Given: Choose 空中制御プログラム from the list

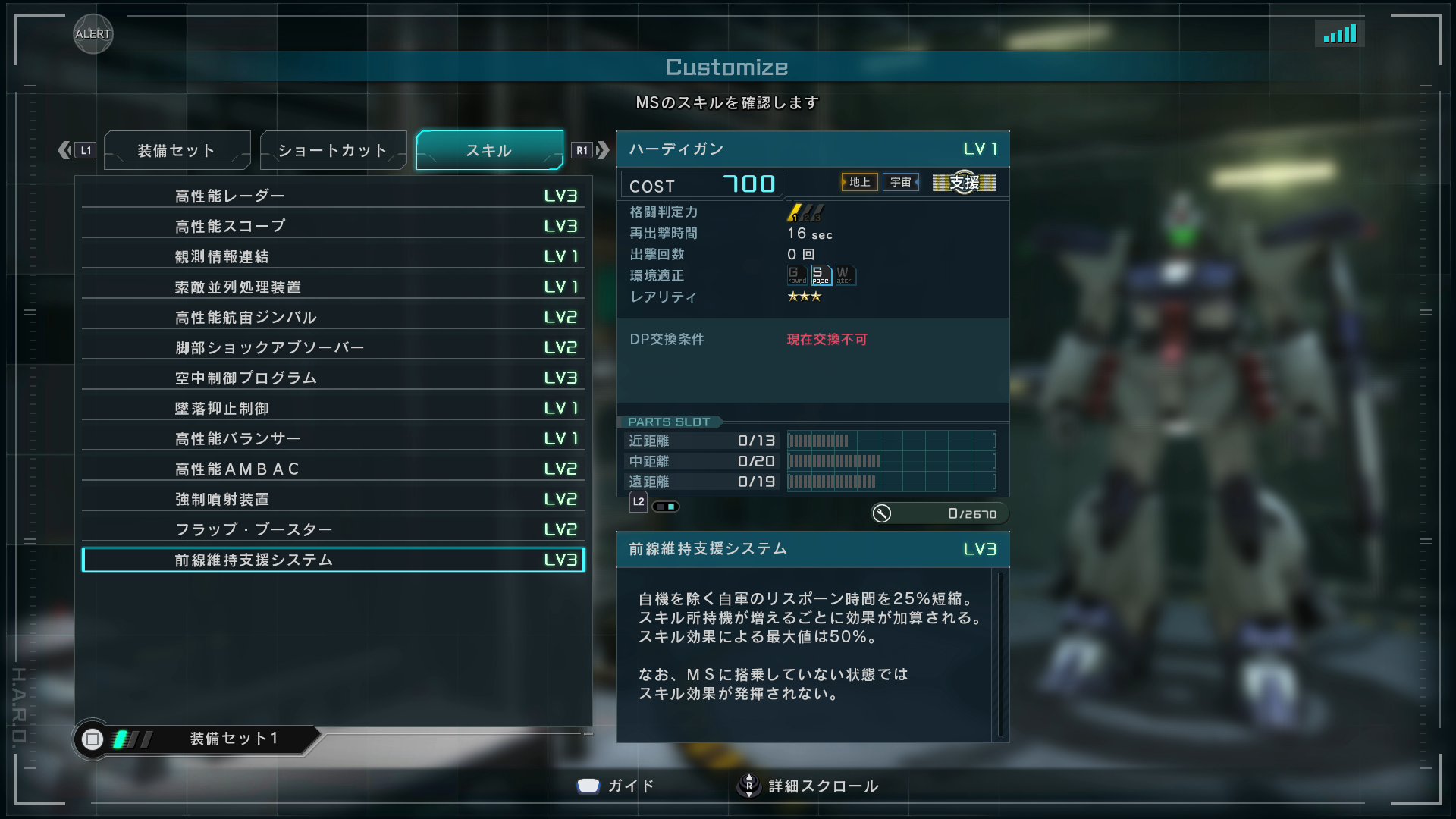Looking at the screenshot, I should (x=333, y=378).
